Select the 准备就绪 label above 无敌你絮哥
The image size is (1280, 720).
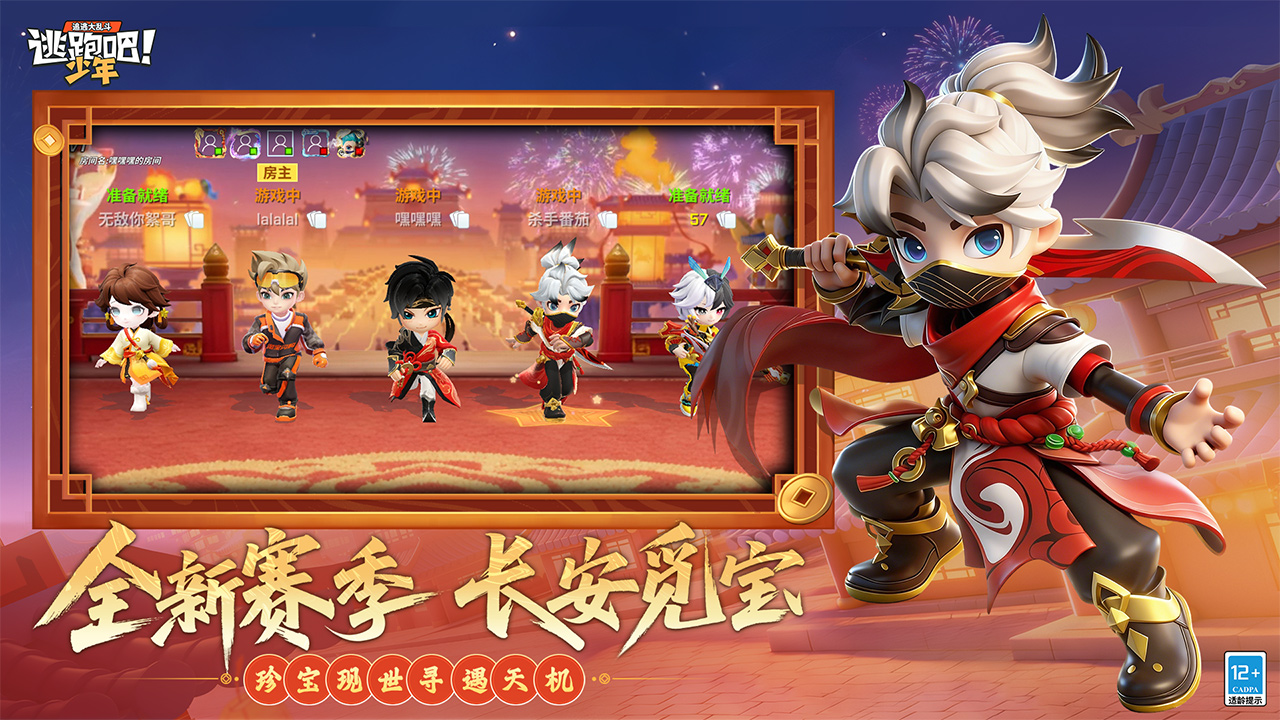[x=137, y=195]
